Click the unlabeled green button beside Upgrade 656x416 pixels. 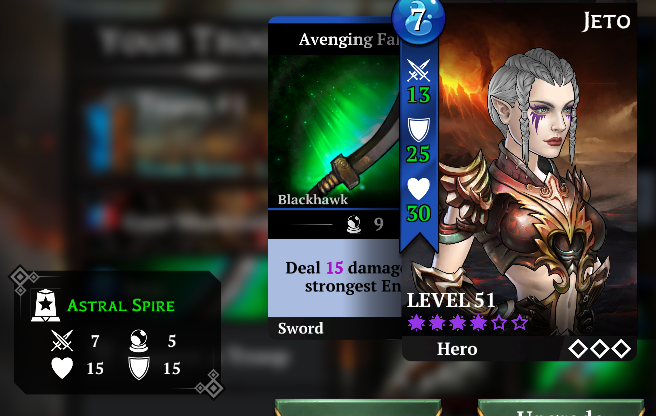[358, 408]
